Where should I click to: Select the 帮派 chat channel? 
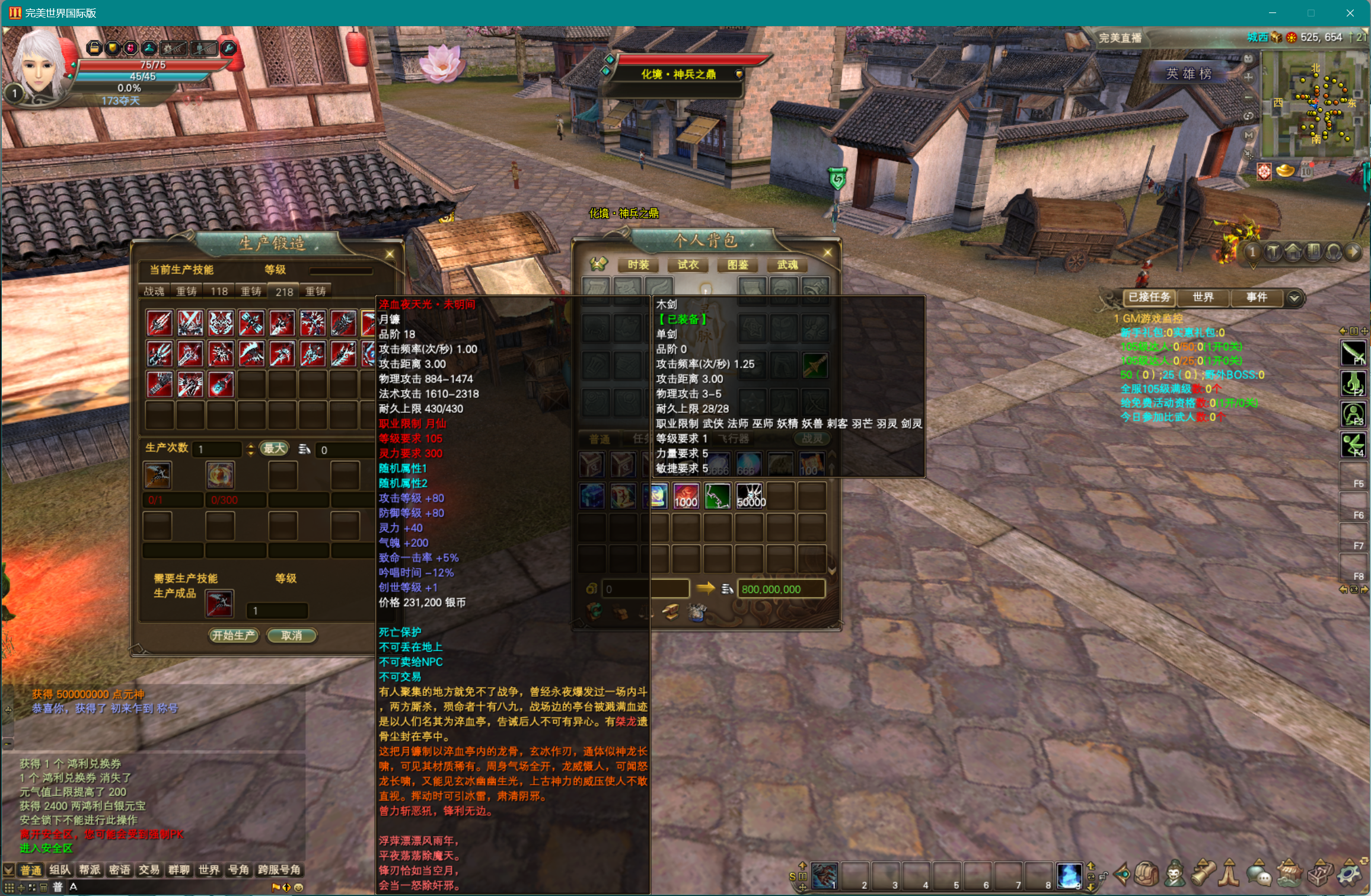point(90,870)
